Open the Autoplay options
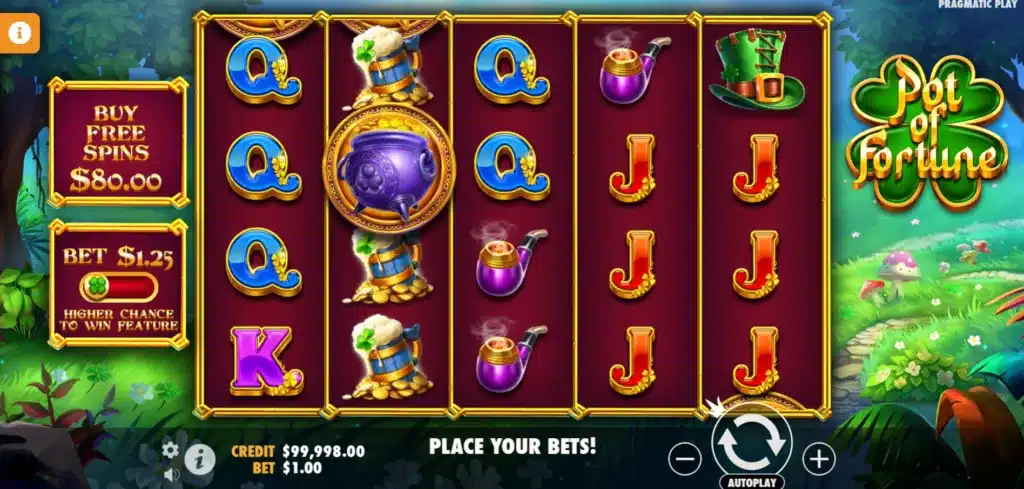The width and height of the screenshot is (1024, 489). click(x=751, y=481)
